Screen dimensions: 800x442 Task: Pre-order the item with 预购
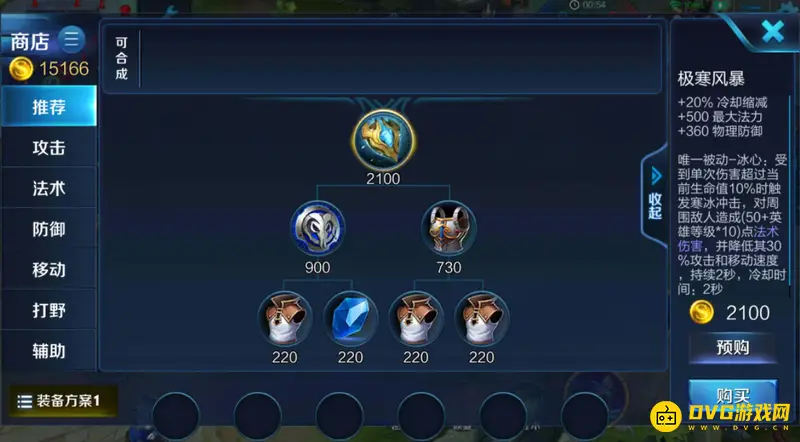click(x=732, y=348)
